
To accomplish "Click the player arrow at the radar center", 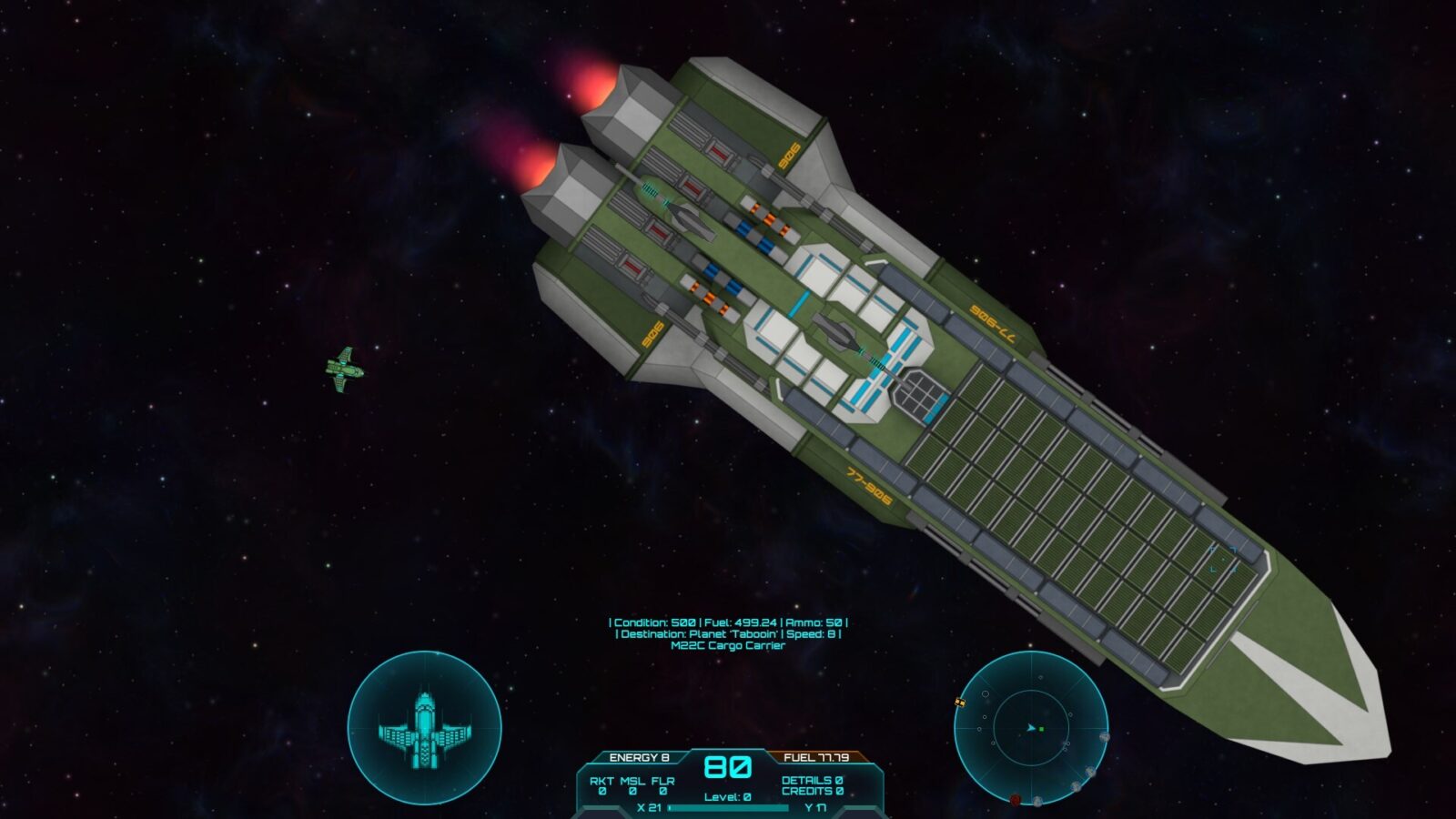I will [1030, 728].
